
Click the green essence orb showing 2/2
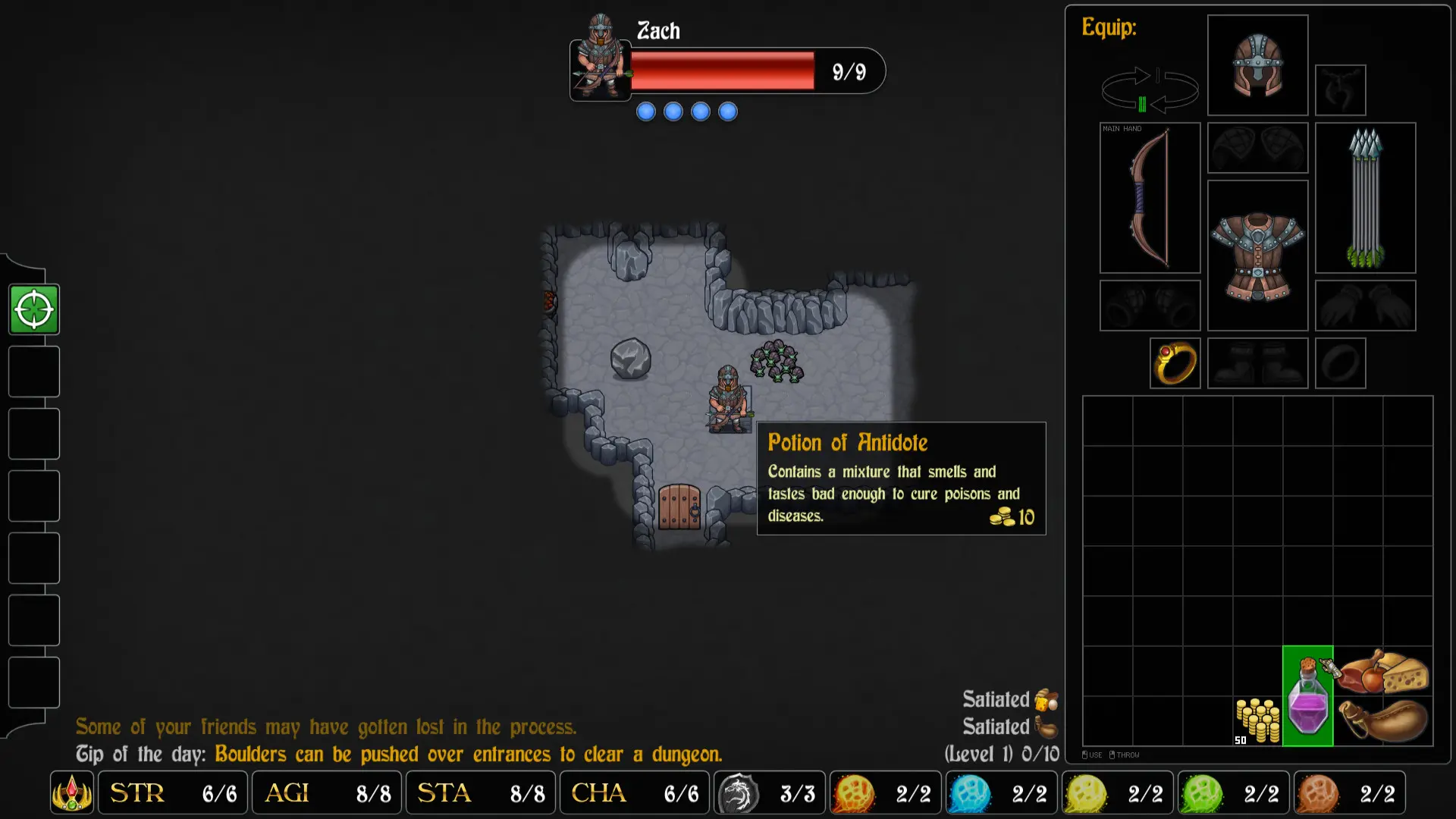click(1202, 792)
